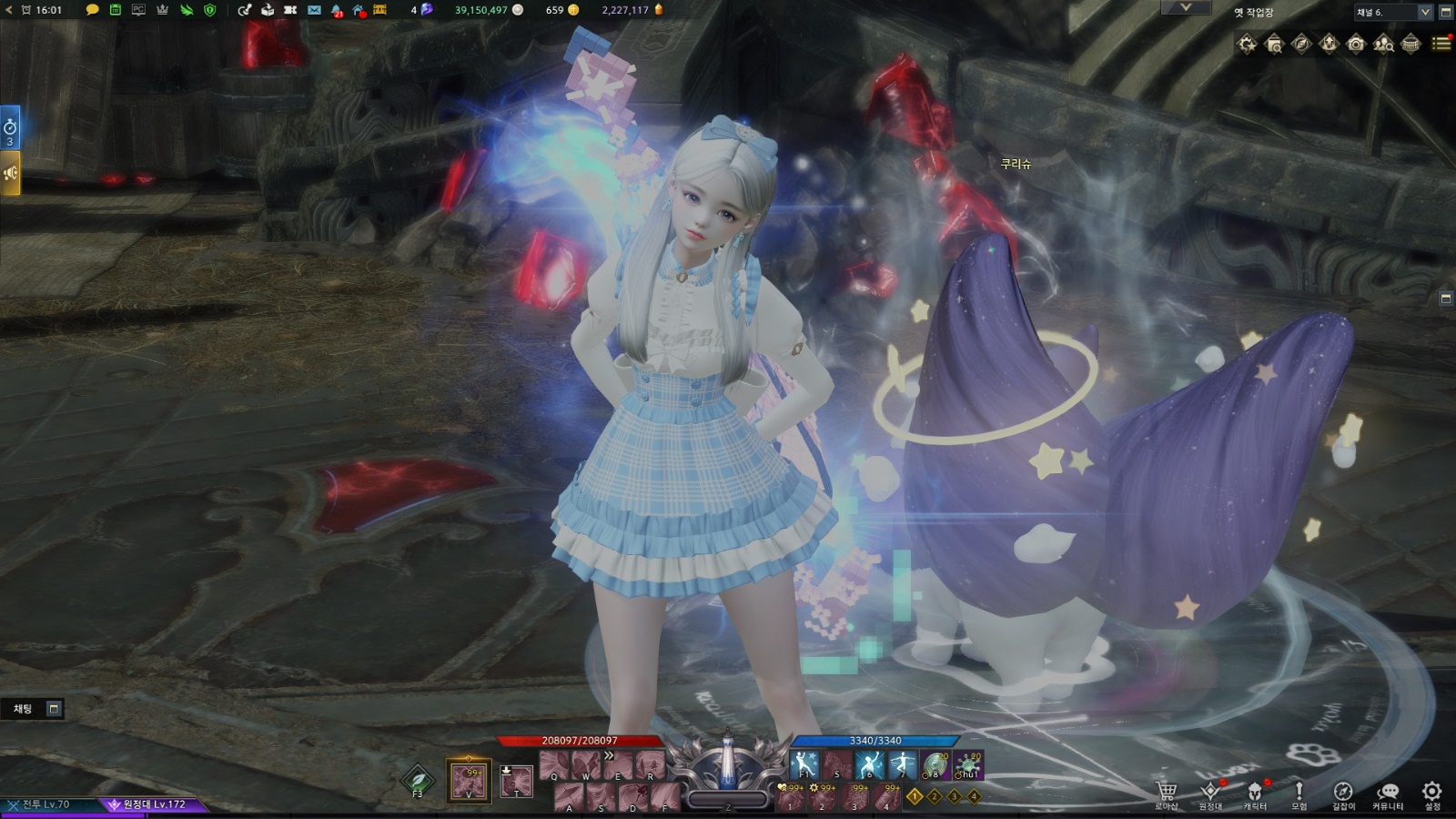This screenshot has width=1456, height=819.
Task: Open the bell notifications icon
Action: coord(337,10)
